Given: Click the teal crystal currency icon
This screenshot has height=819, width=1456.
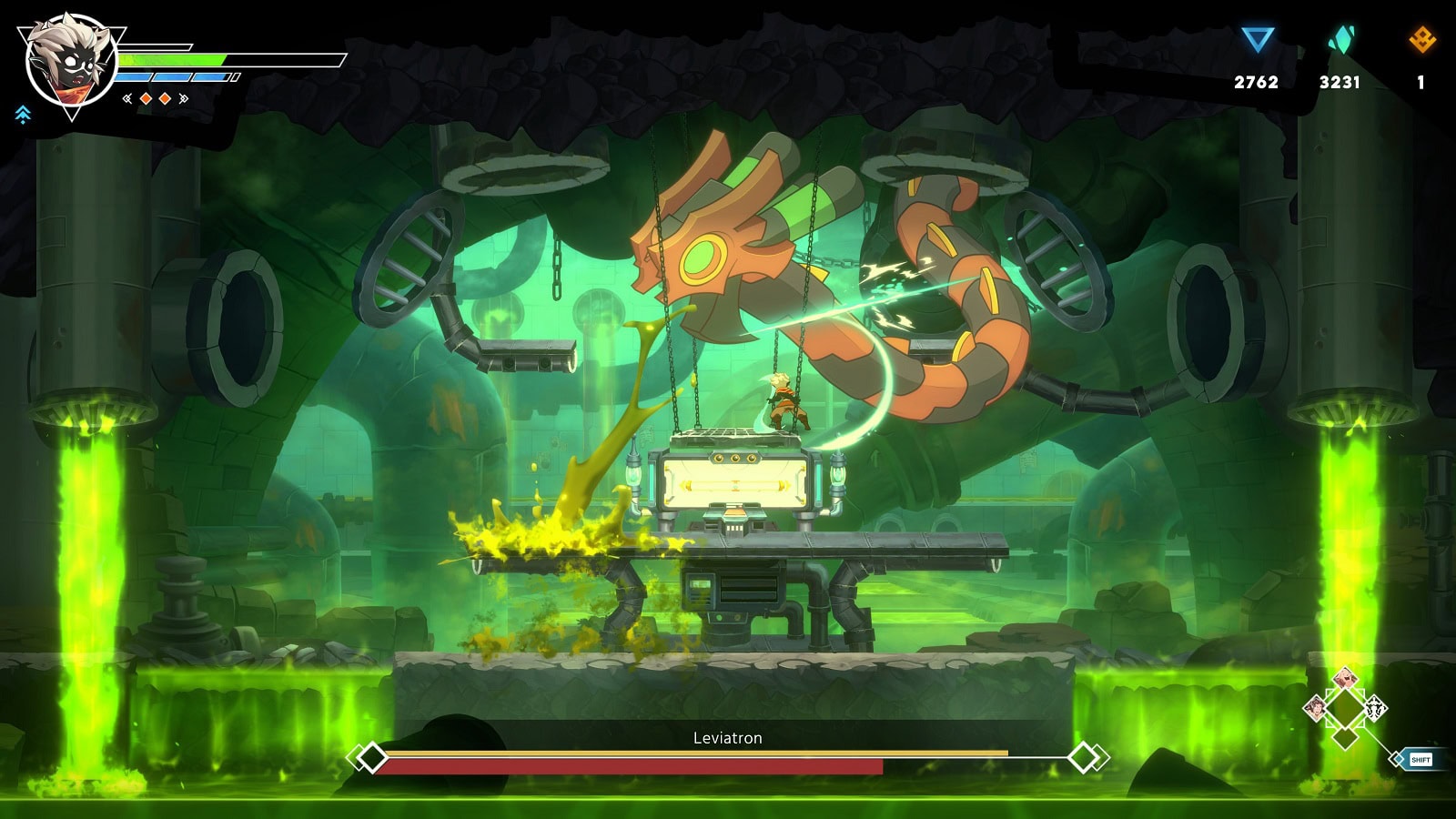Looking at the screenshot, I should click(1340, 39).
